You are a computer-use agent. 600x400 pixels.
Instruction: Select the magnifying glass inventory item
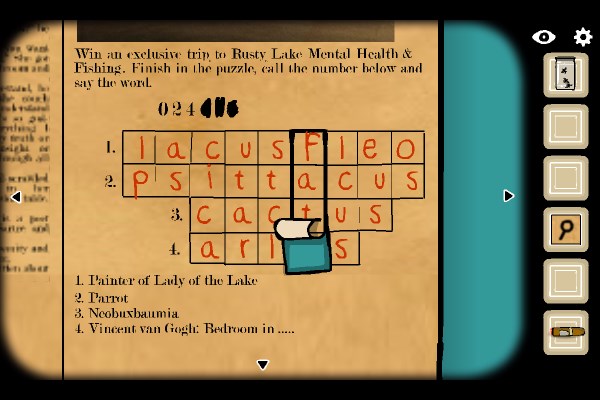(566, 230)
